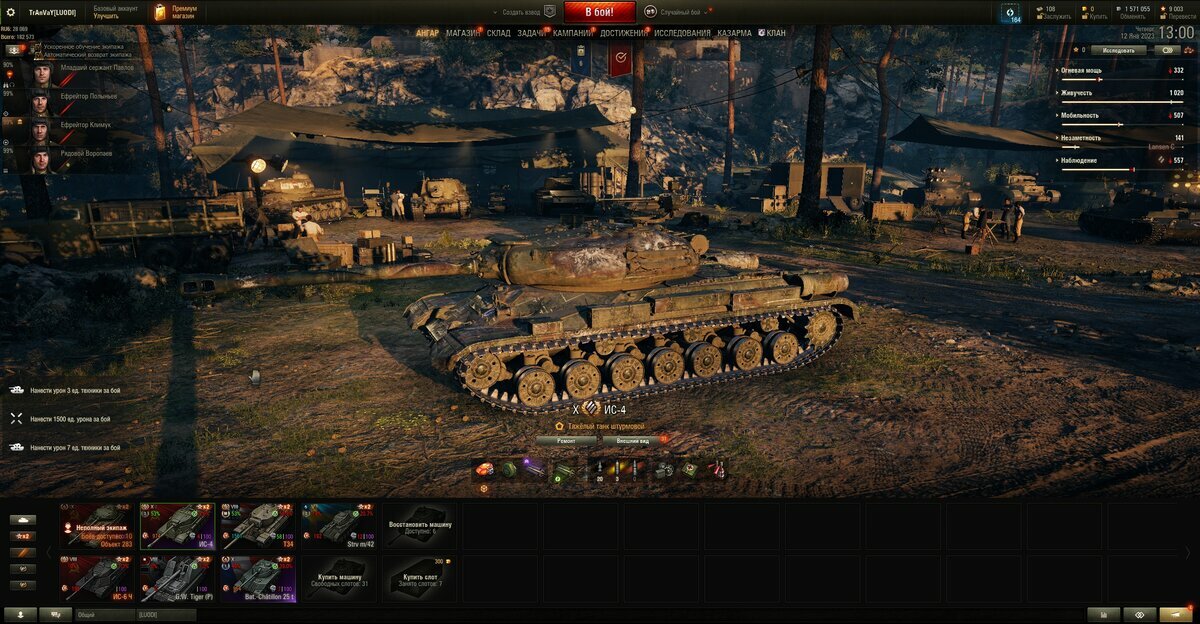Viewport: 1200px width, 624px height.
Task: Select the G.W. Tiger (P) vehicle
Action: click(177, 579)
